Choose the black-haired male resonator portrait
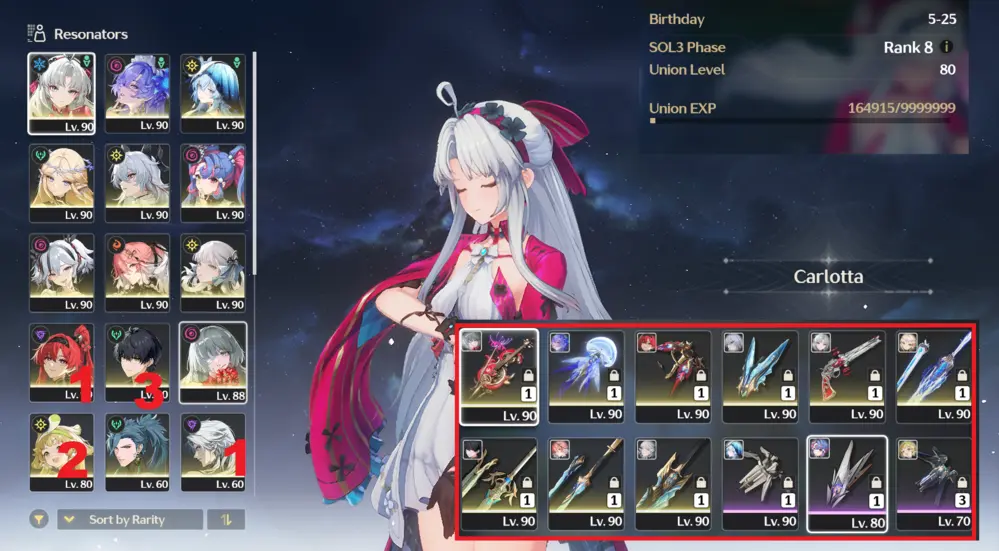This screenshot has height=551, width=999. pyautogui.click(x=138, y=362)
